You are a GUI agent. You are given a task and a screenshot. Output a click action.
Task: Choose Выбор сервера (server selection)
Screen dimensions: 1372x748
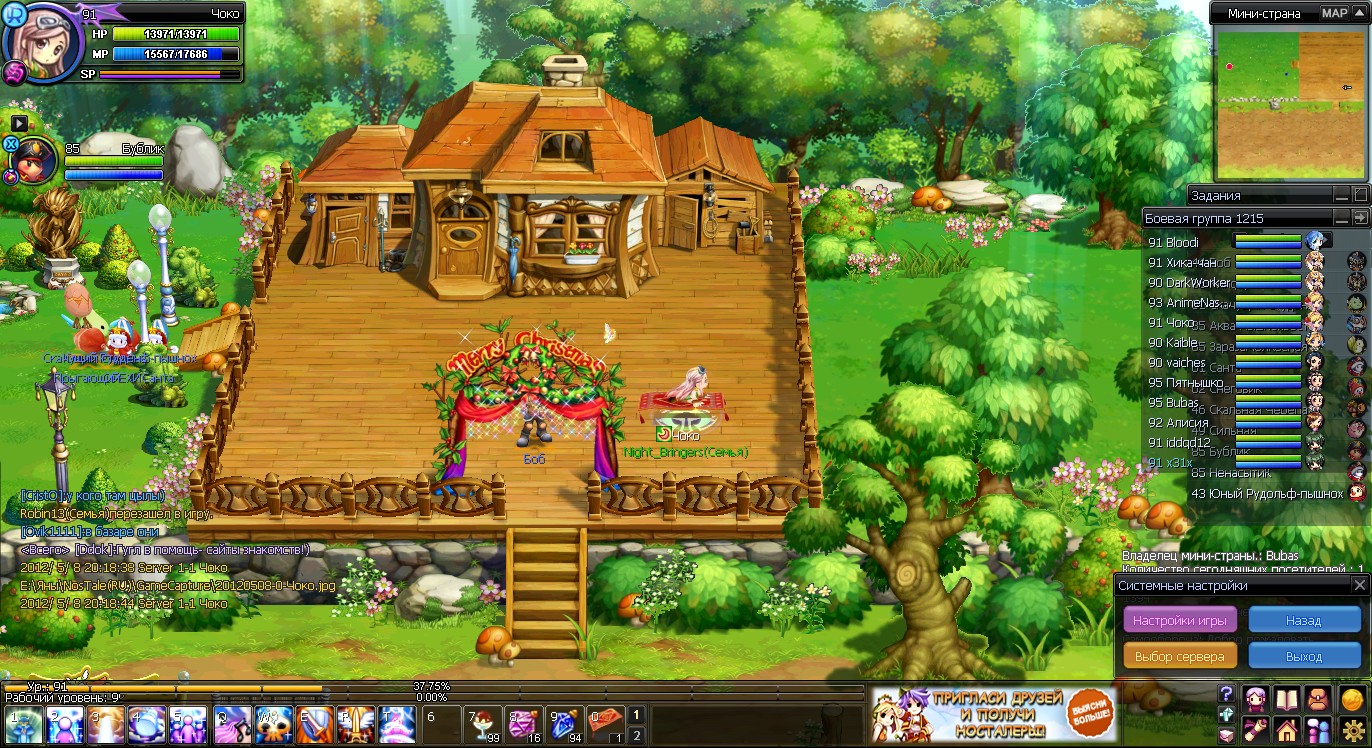(1180, 656)
